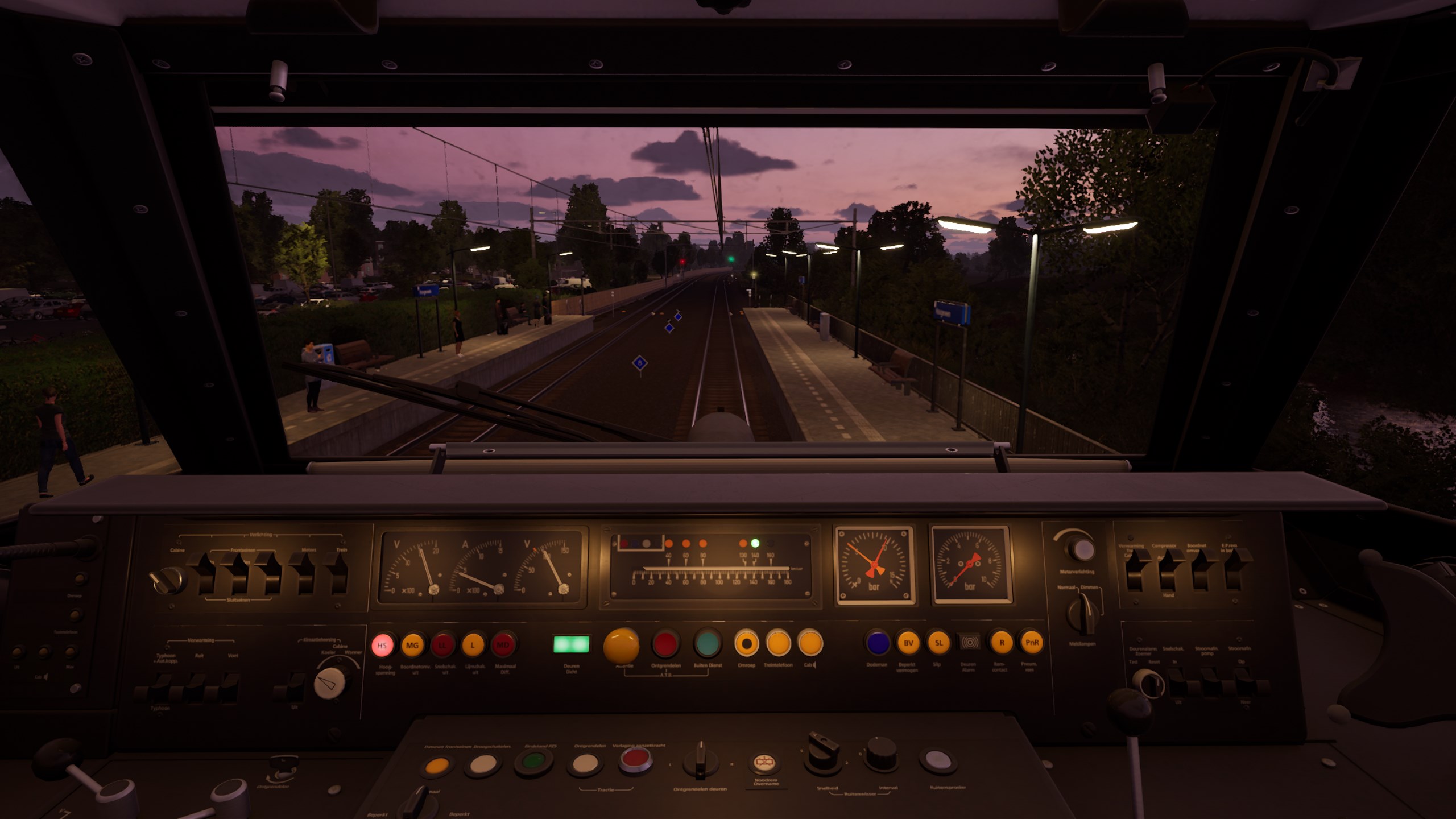Activate the teal Buiten Dienst button
This screenshot has width=1456, height=819.
(x=707, y=644)
